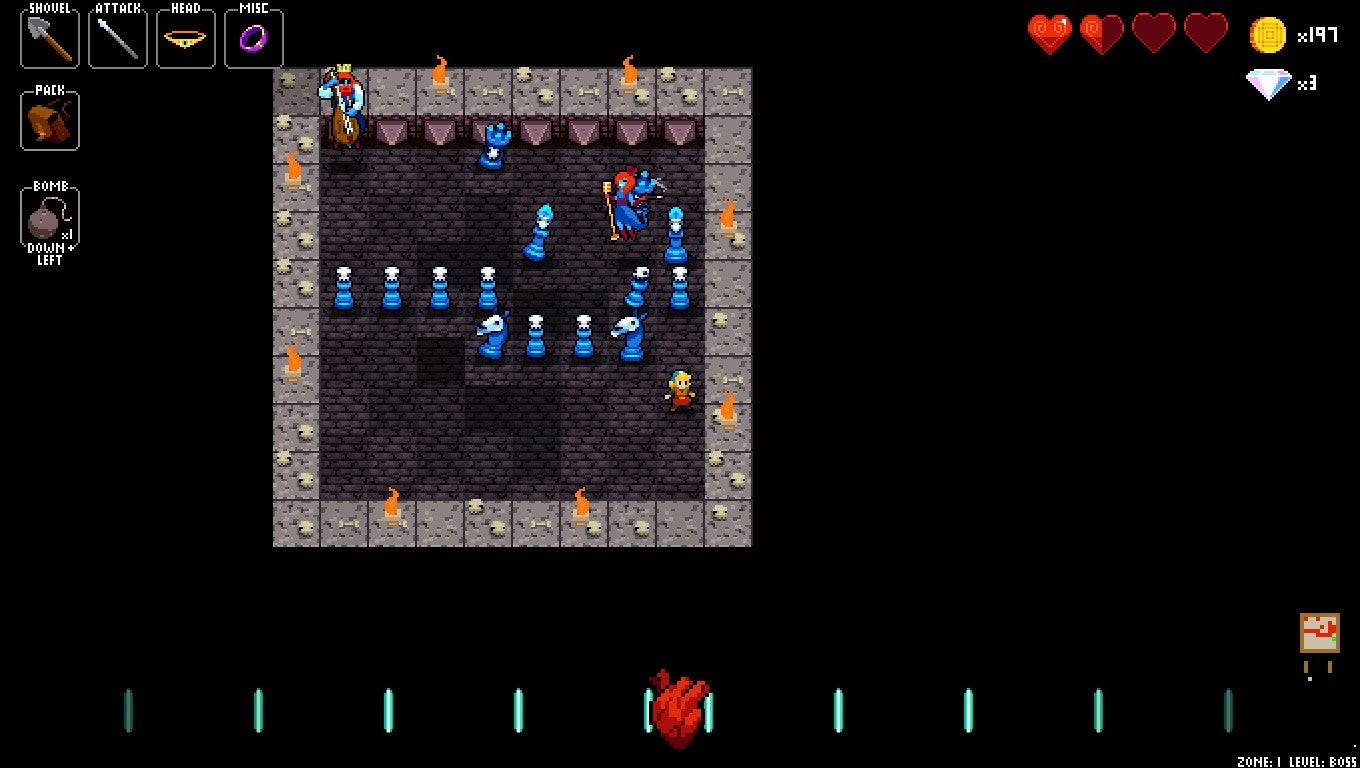Select King Conga on his throne
1360x768 pixels.
click(x=345, y=103)
